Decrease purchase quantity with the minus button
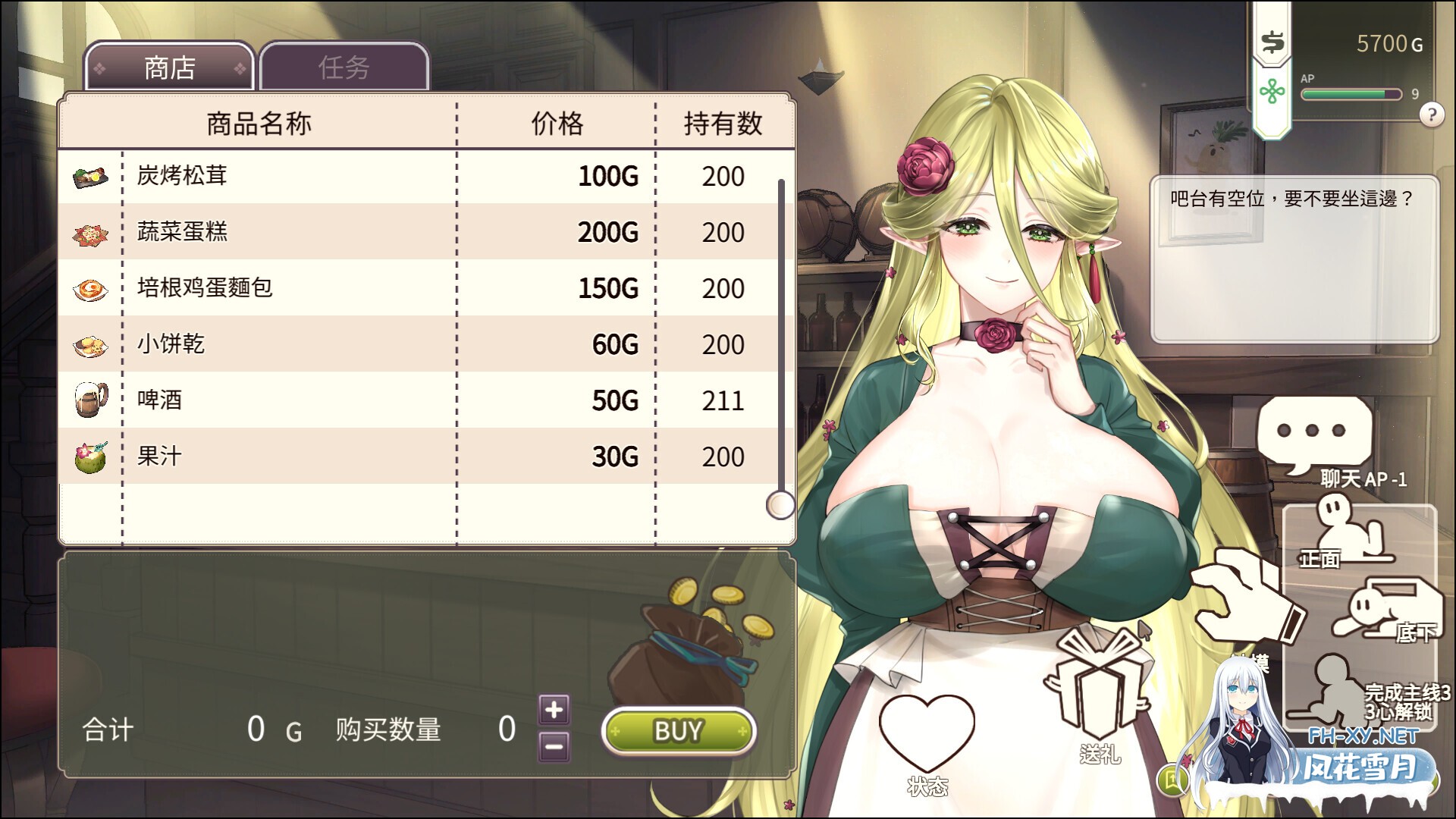The height and width of the screenshot is (819, 1456). [553, 747]
